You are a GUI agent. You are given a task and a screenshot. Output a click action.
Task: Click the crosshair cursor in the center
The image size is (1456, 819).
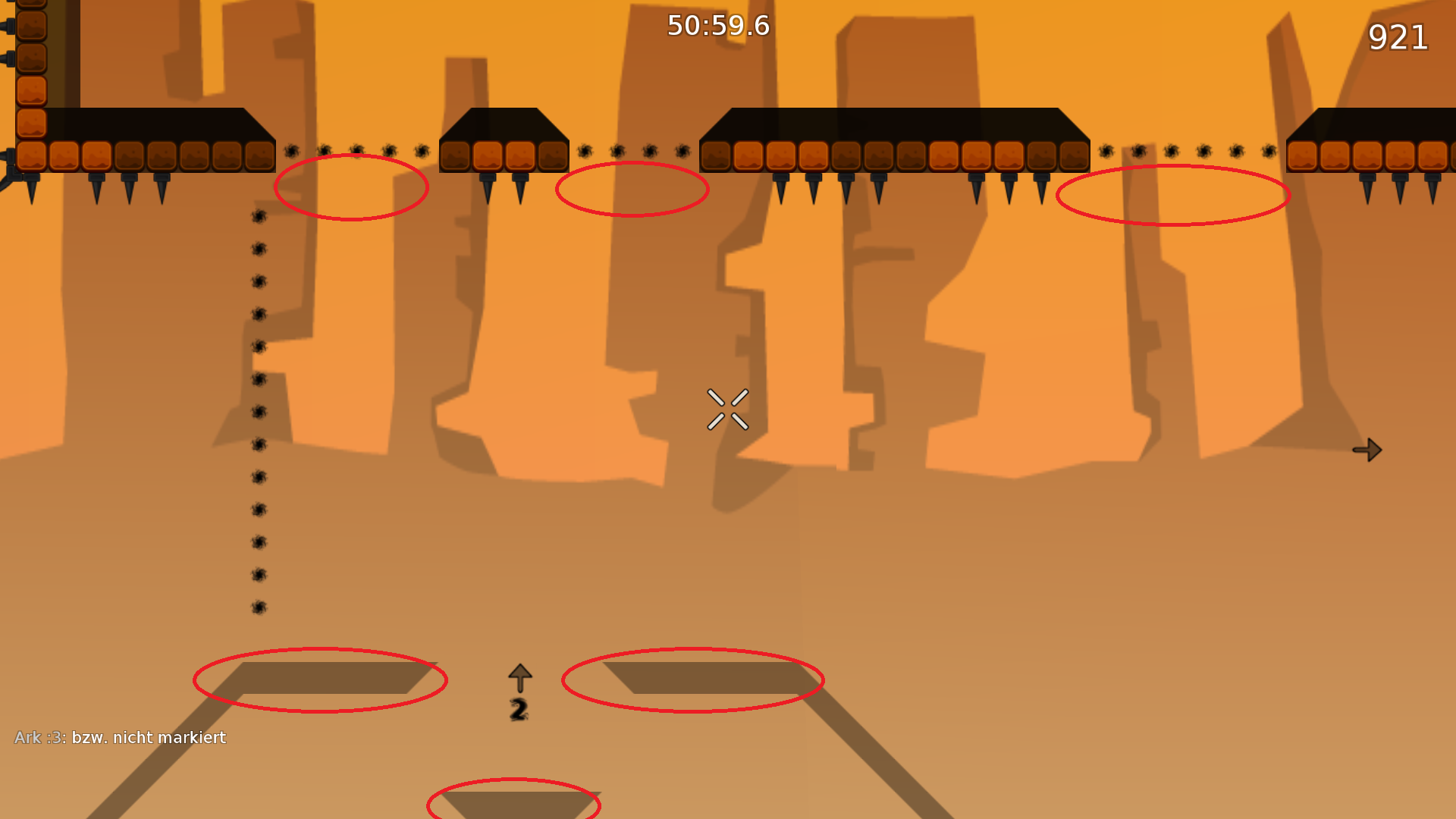pos(729,408)
